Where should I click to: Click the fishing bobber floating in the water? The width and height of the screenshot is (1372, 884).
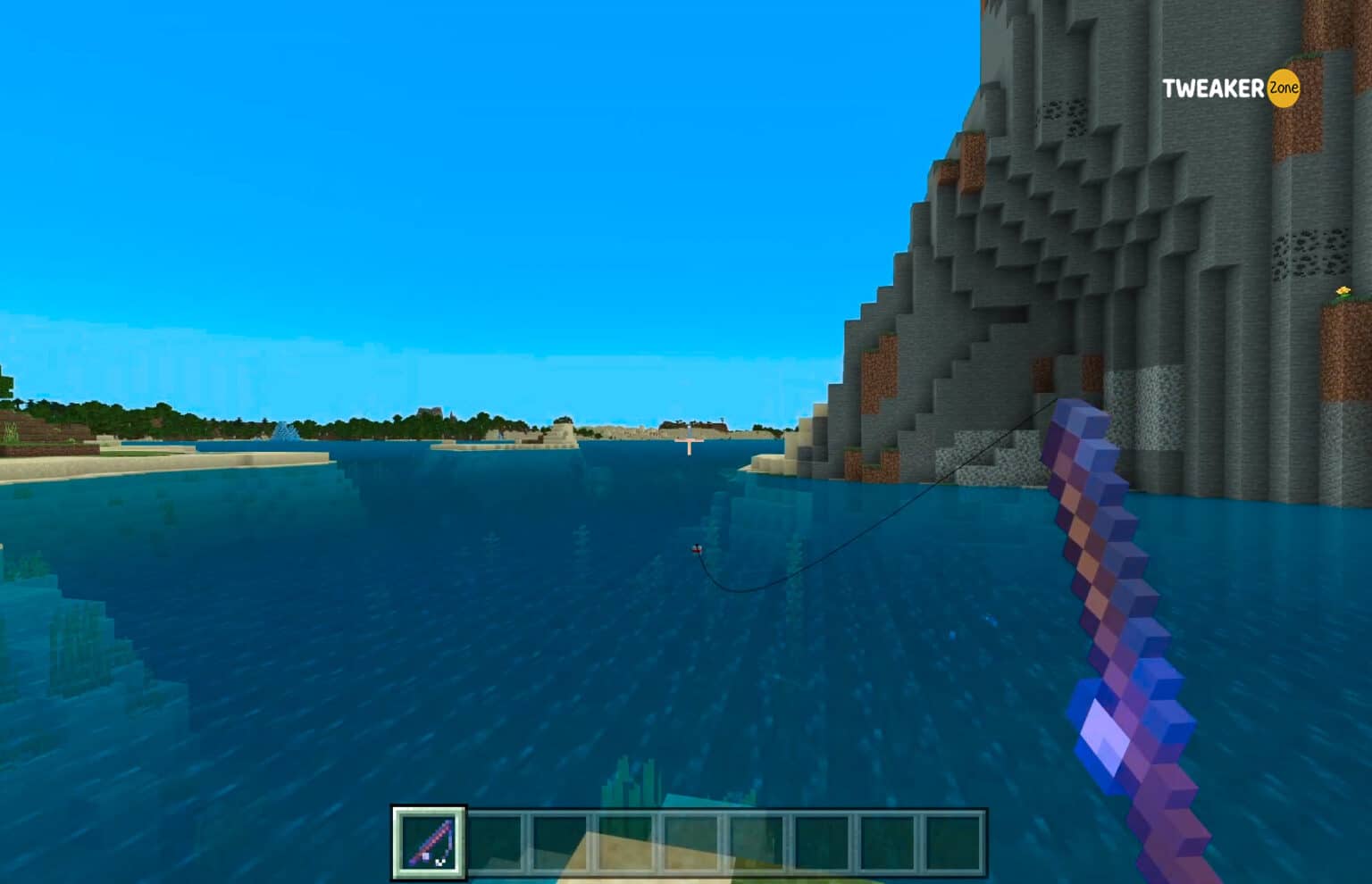click(695, 551)
